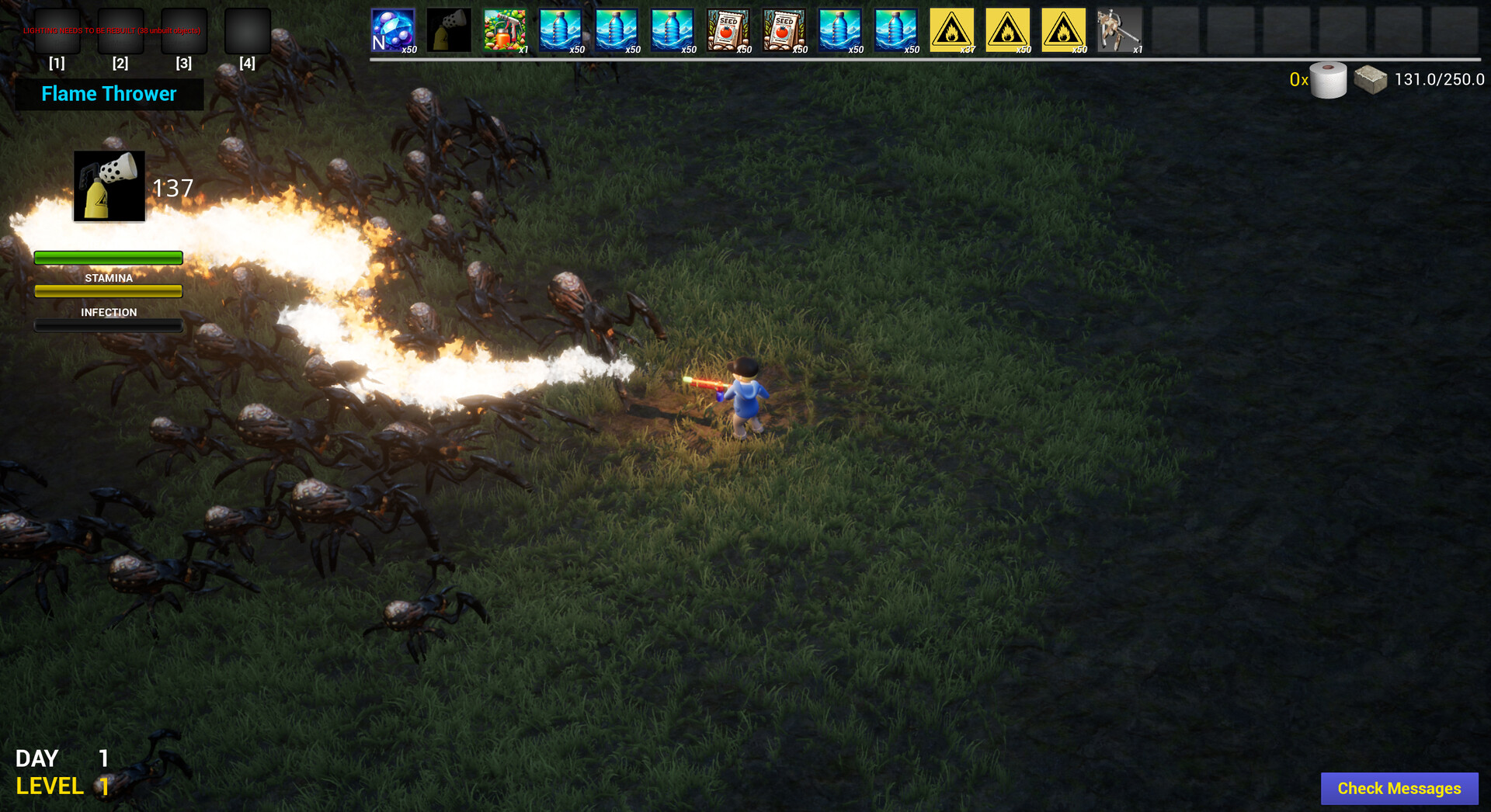Click the equipped Flame Thrower ammo icon
The image size is (1491, 812).
coord(108,186)
